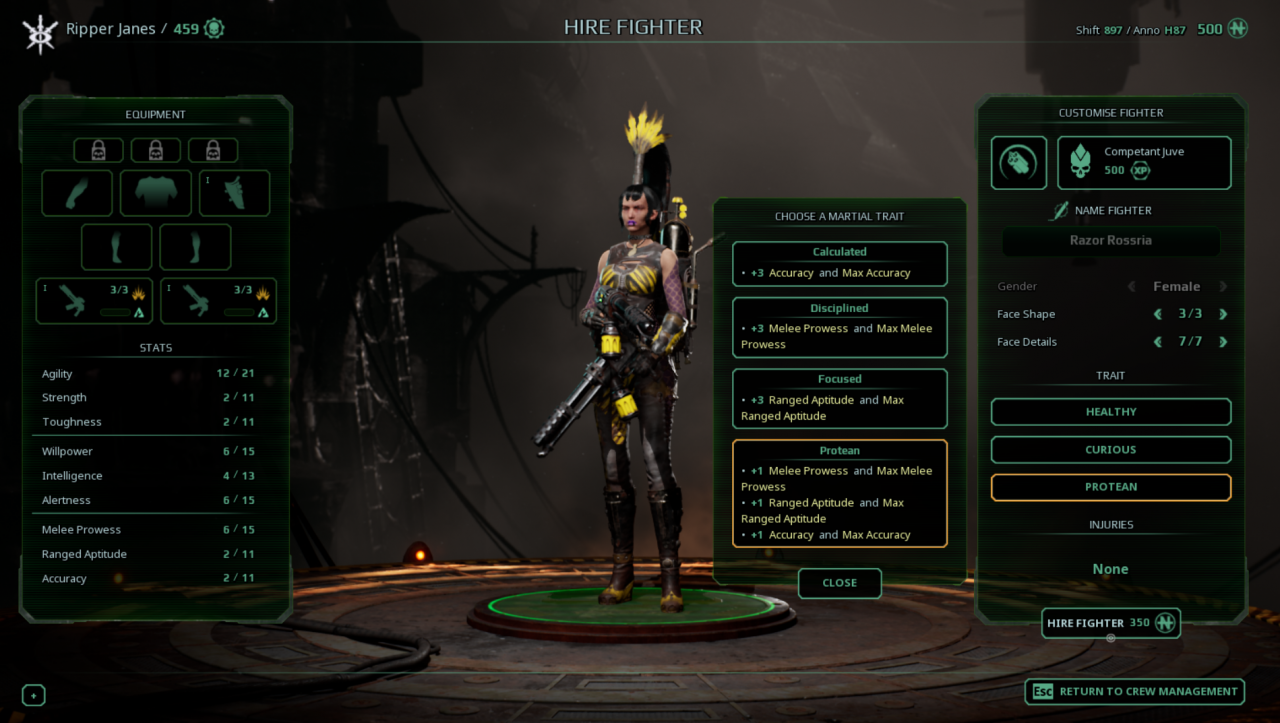Close the martial trait chooser
Screen dimensions: 1280x723
pyautogui.click(x=839, y=583)
